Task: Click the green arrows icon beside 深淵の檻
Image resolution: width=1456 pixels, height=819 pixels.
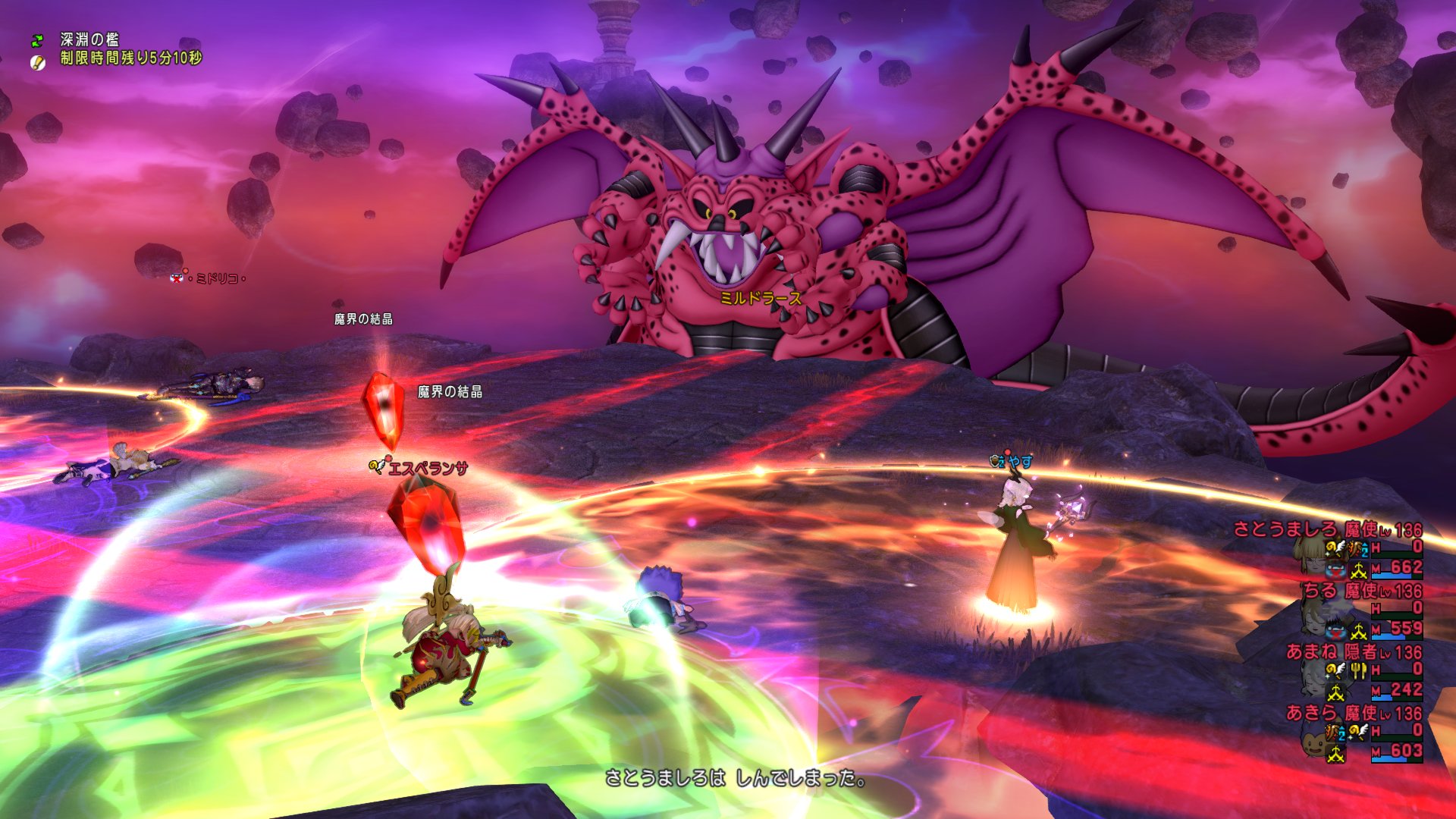Action: (x=37, y=40)
